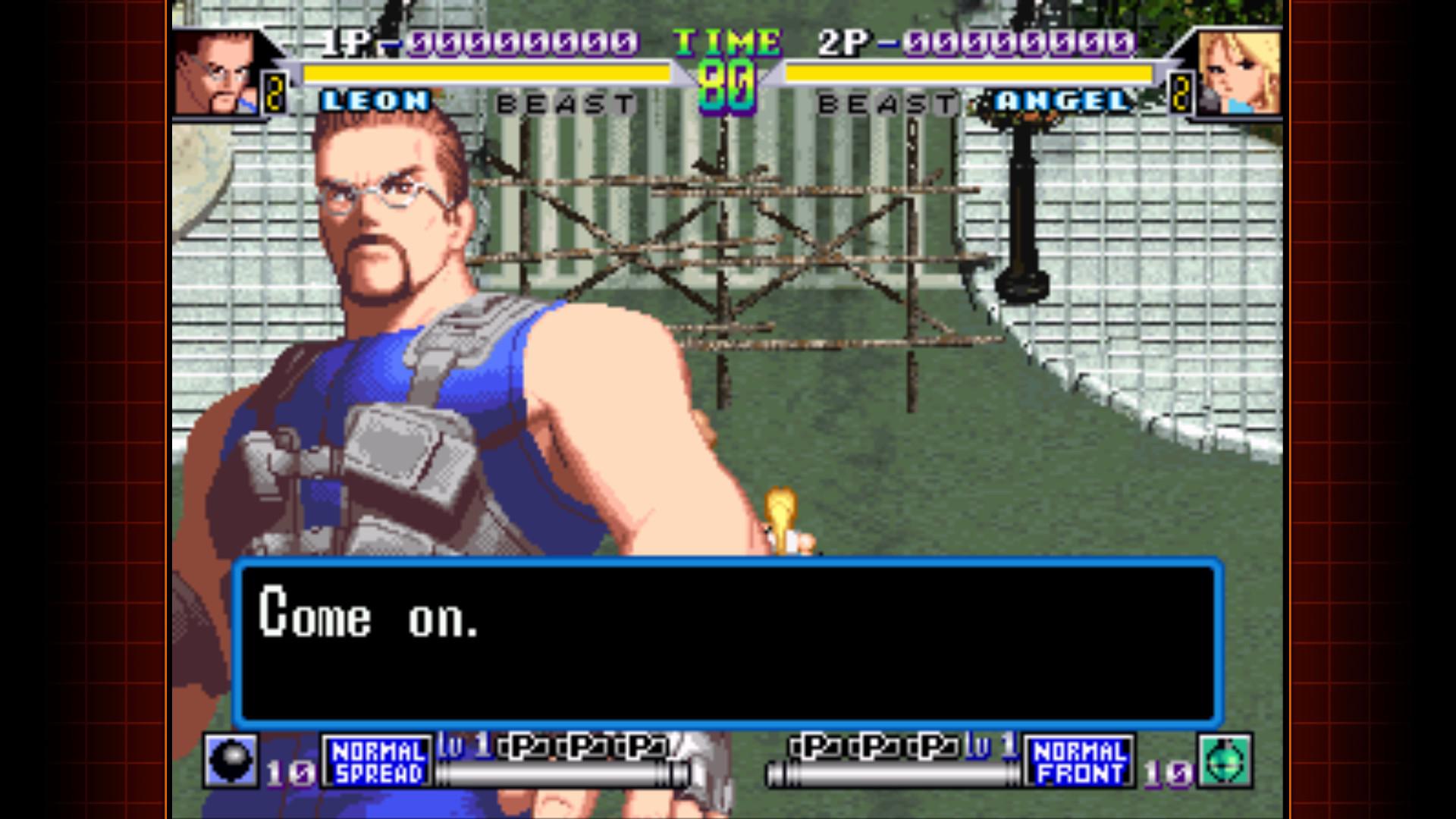Select the ANGEL name label
The width and height of the screenshot is (1456, 819).
(1060, 101)
